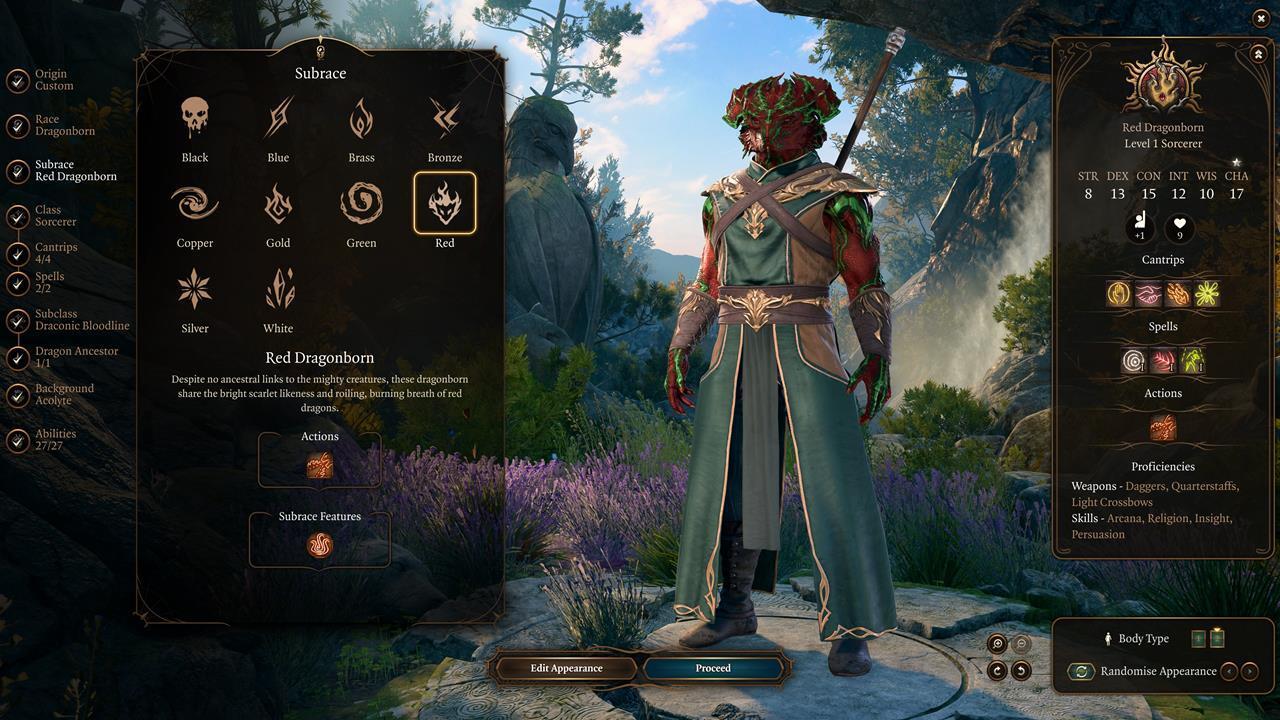Click the Proceed button
Screen dimensions: 1280x720
click(x=713, y=668)
